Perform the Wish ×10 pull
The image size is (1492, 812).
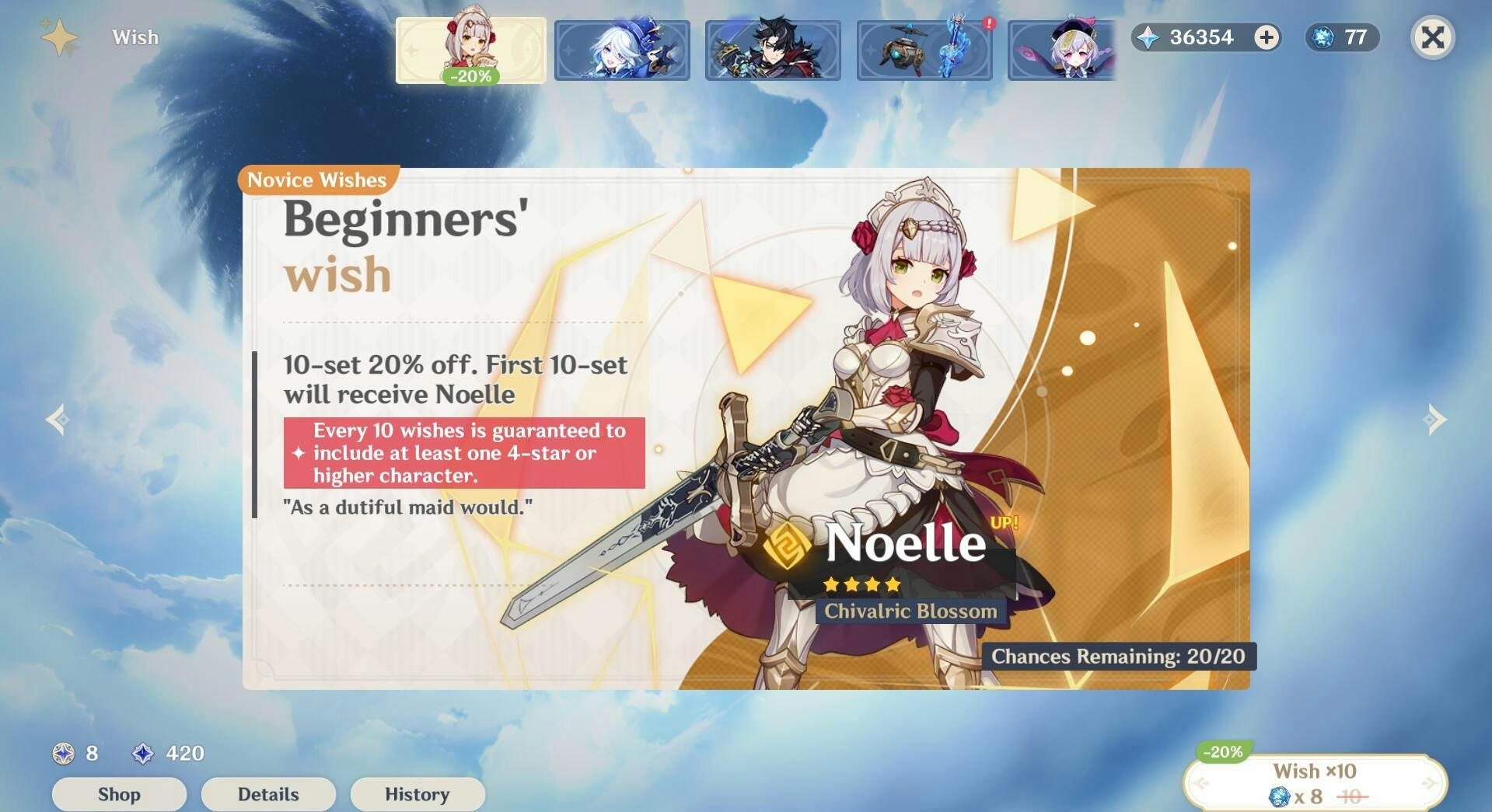pos(1315,783)
